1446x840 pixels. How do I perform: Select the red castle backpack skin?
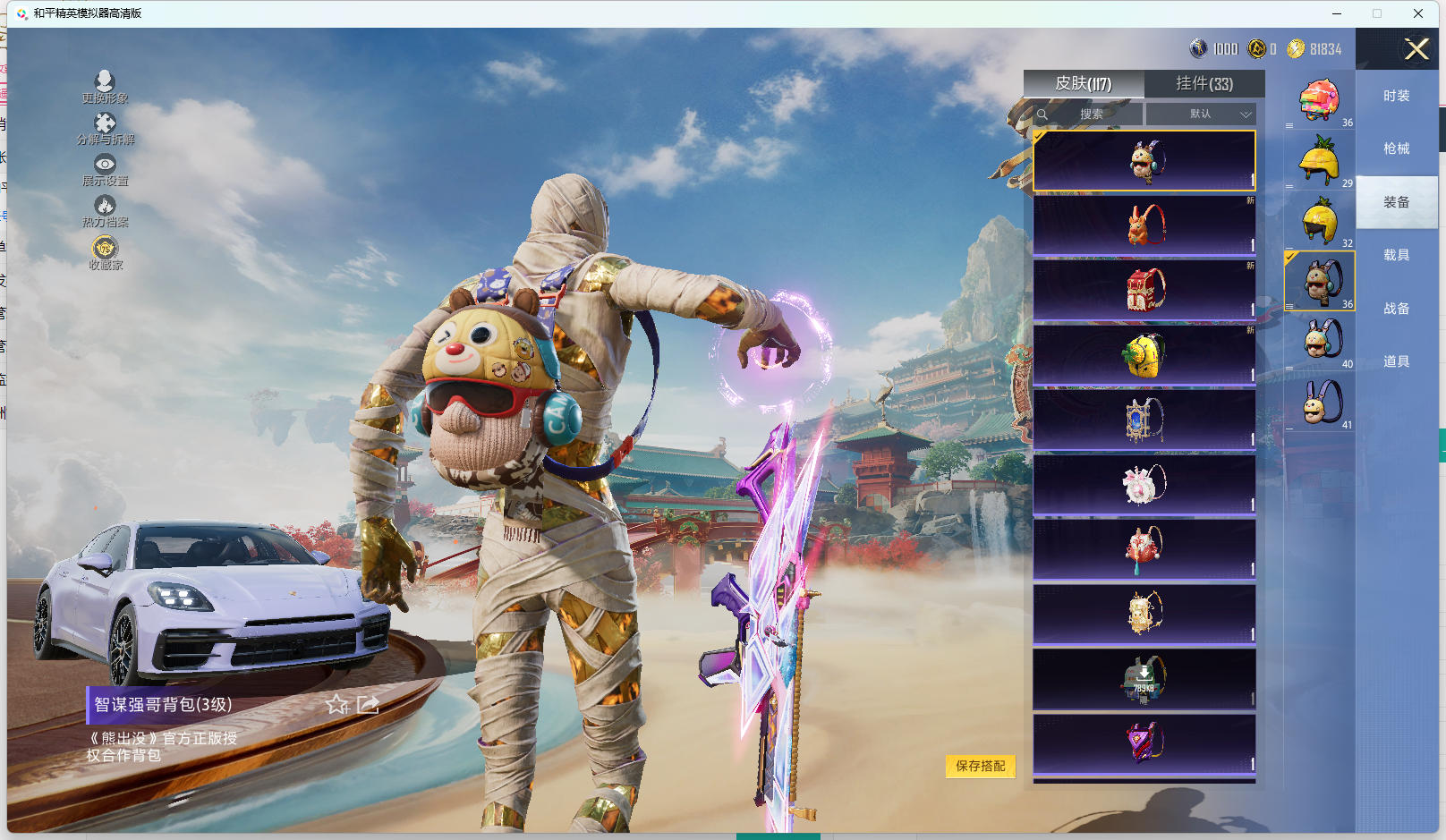tap(1144, 290)
